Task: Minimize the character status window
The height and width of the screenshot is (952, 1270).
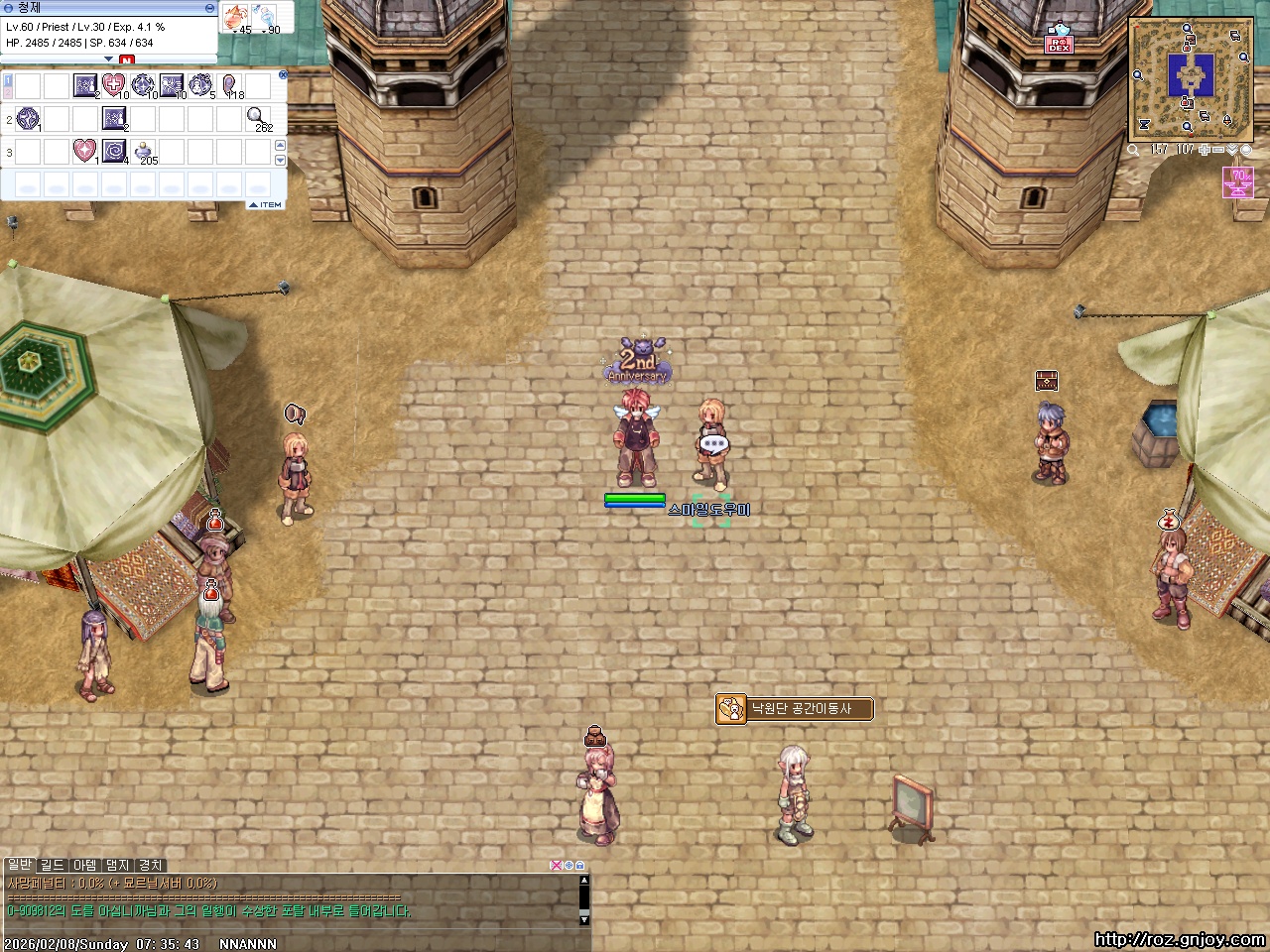Action: pos(209,8)
